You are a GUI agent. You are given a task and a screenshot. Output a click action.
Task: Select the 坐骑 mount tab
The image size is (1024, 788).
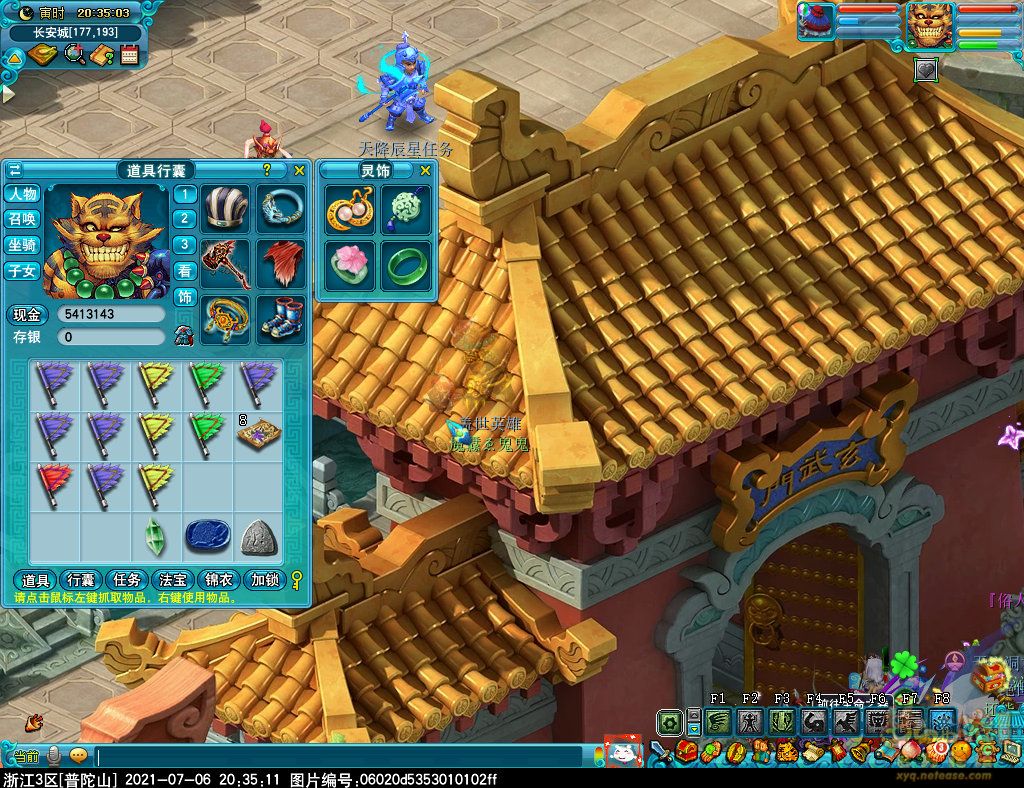[22, 245]
